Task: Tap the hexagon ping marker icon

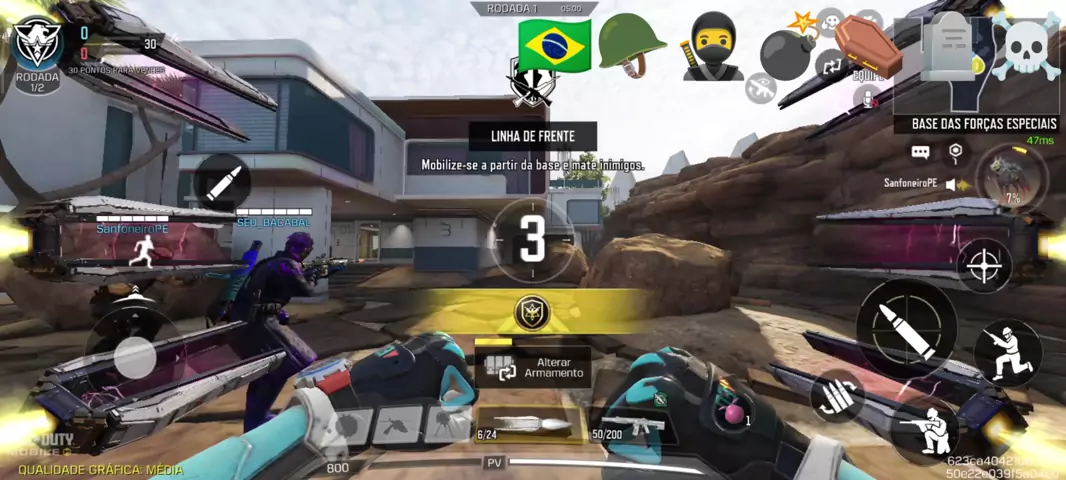Action: click(956, 152)
